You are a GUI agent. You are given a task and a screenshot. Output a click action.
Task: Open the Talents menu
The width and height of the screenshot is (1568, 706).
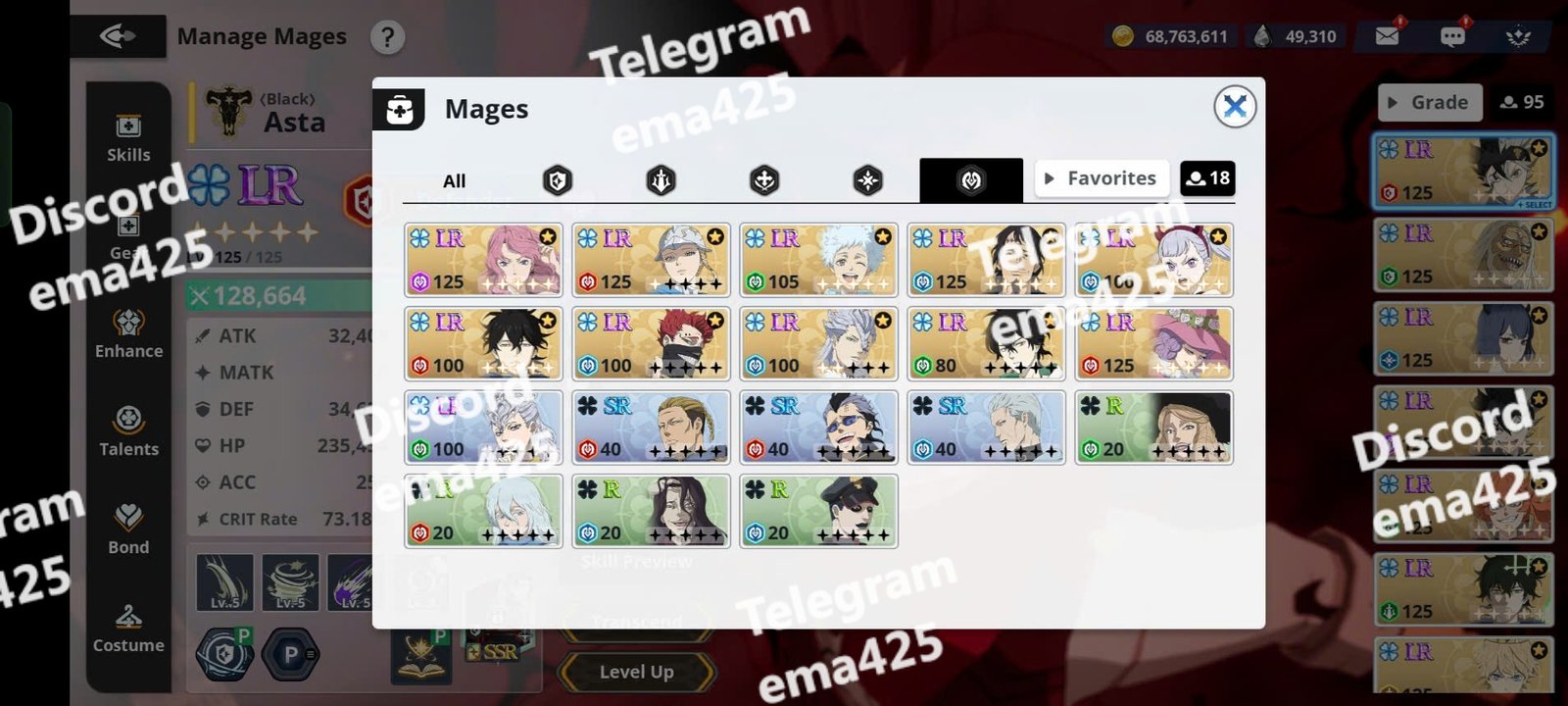point(128,431)
